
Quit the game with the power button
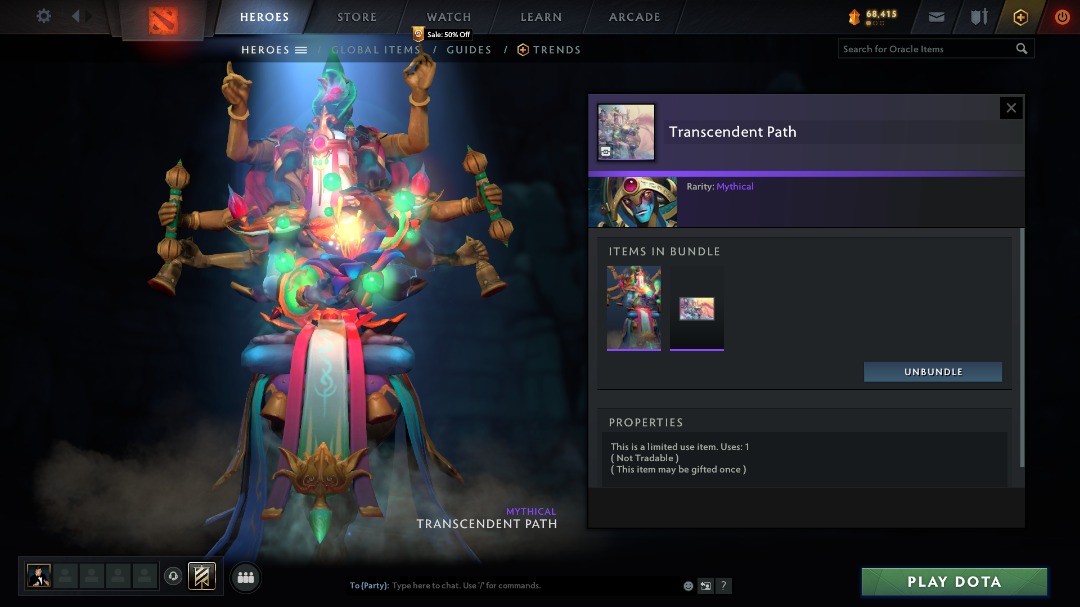click(x=1062, y=17)
